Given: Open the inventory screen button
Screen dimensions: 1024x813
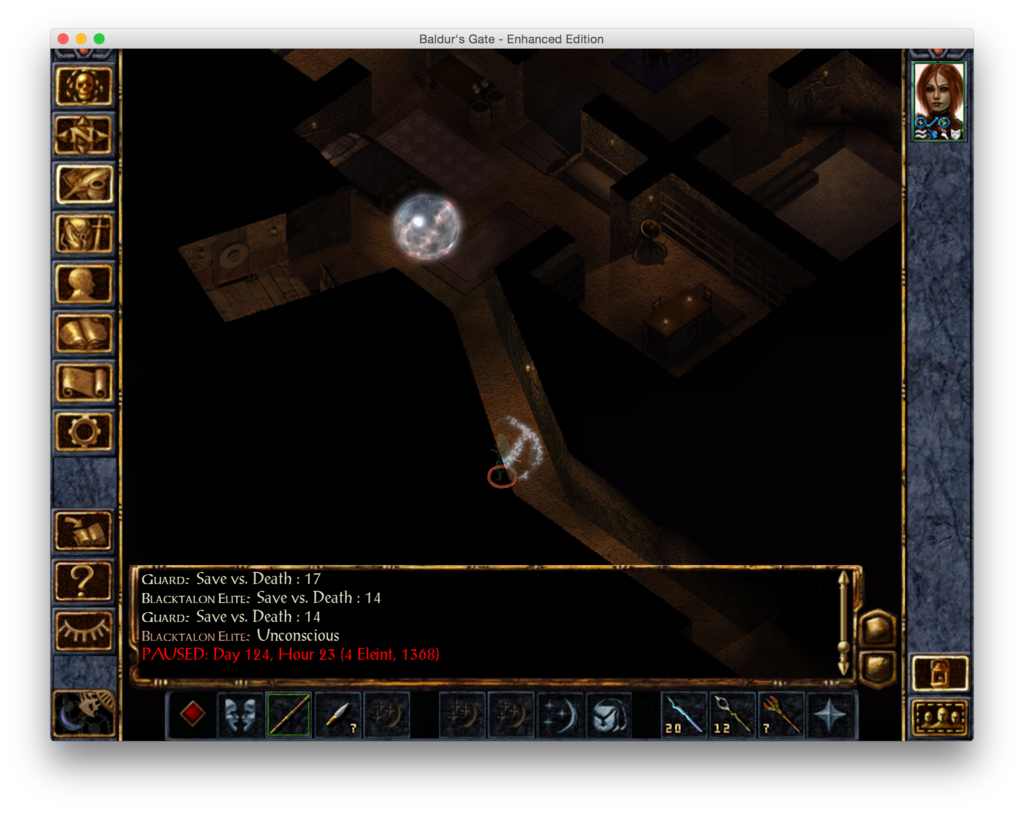Looking at the screenshot, I should (84, 234).
